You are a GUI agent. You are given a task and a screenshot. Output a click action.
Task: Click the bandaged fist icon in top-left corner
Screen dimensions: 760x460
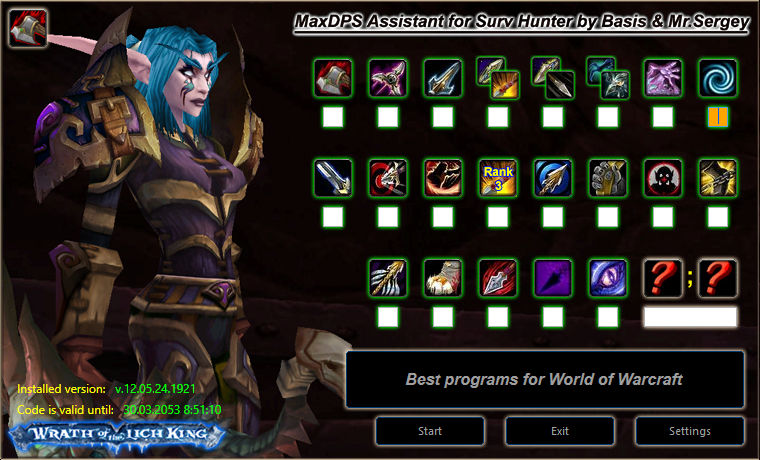click(28, 27)
